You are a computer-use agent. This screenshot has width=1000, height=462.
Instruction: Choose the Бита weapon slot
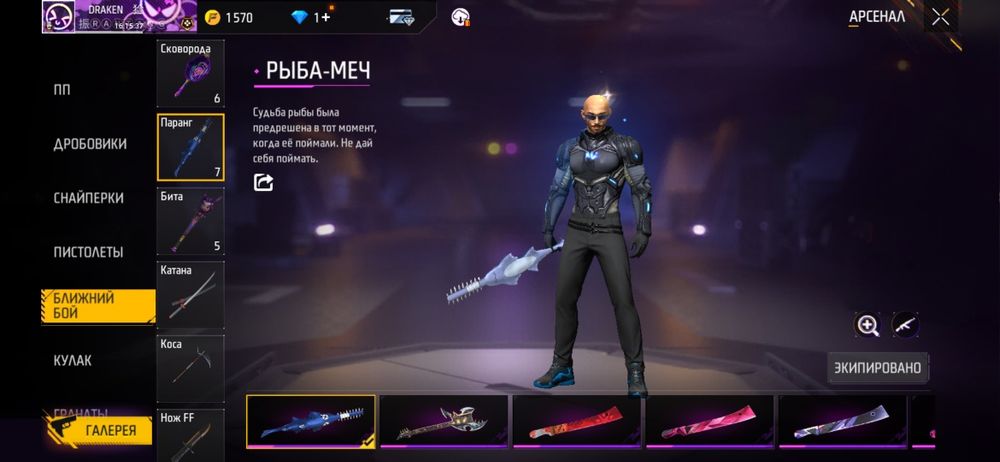[x=190, y=220]
